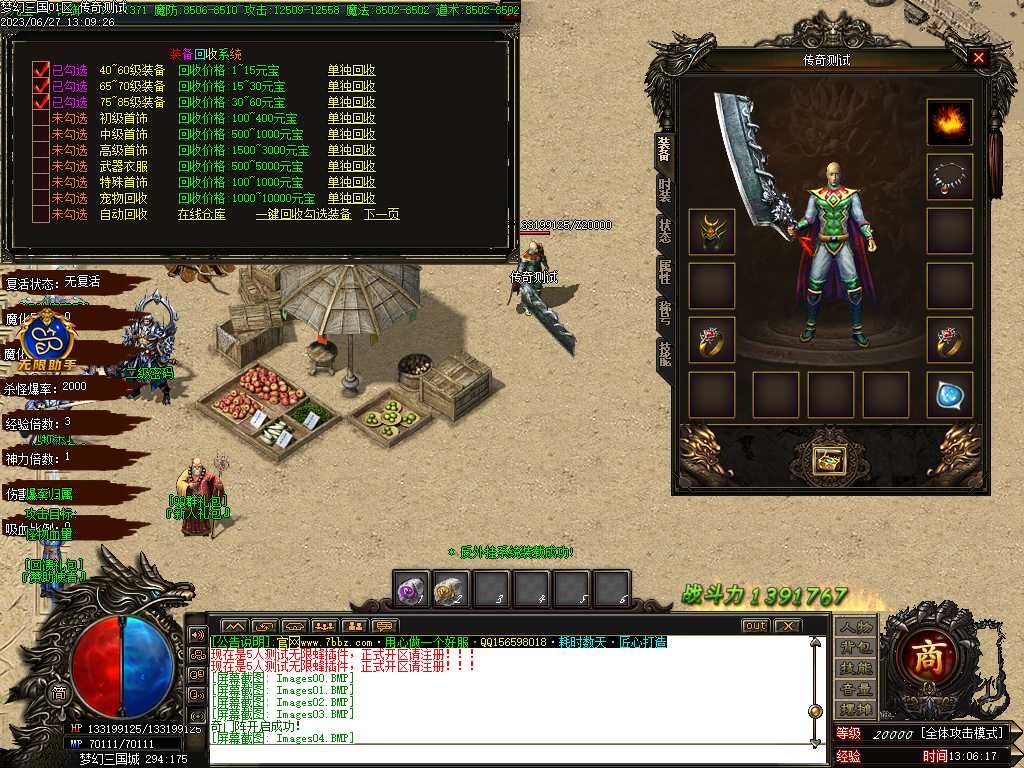Image resolution: width=1024 pixels, height=768 pixels.
Task: Click 一键回收勾选装备 to recycle checked gear
Action: 303,214
